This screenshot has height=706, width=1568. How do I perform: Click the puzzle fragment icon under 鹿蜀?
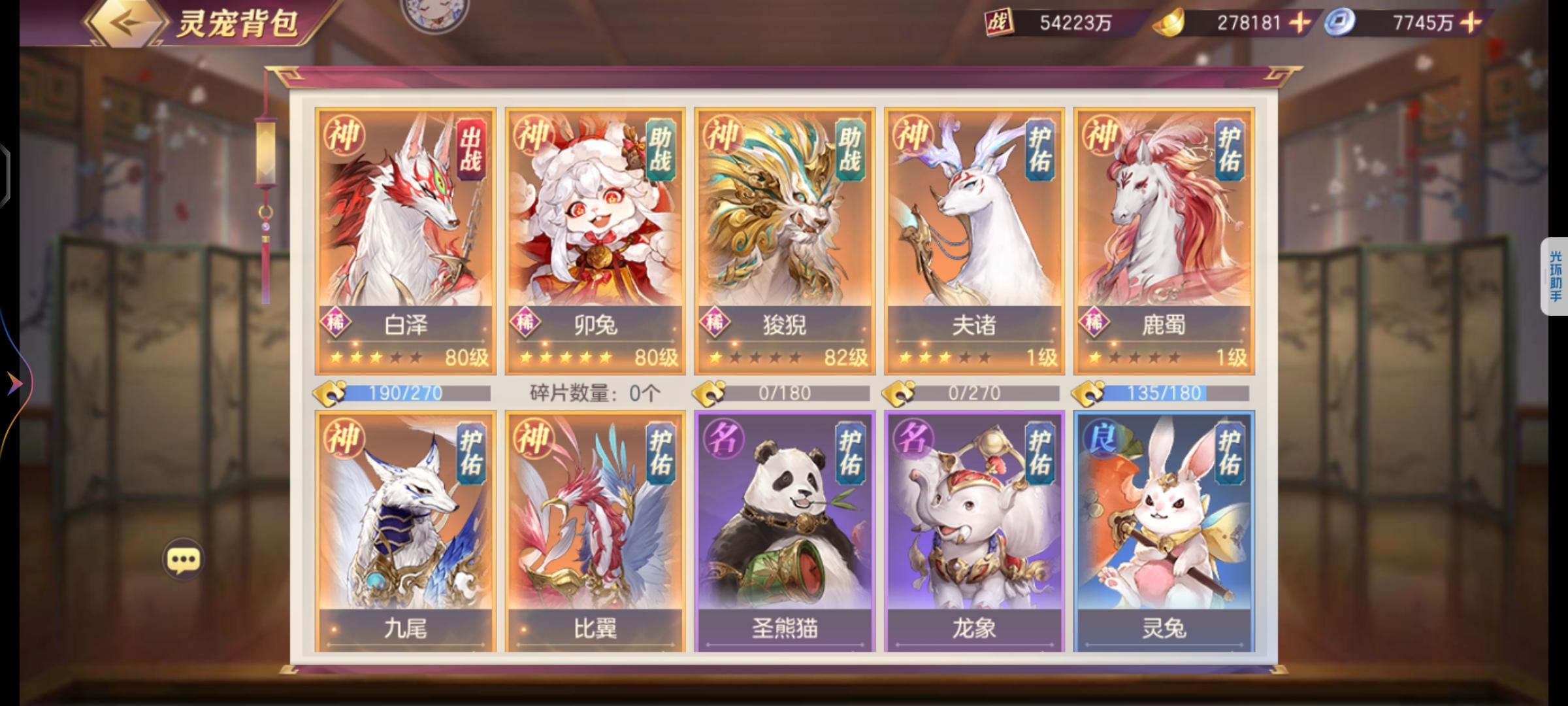[x=1088, y=393]
